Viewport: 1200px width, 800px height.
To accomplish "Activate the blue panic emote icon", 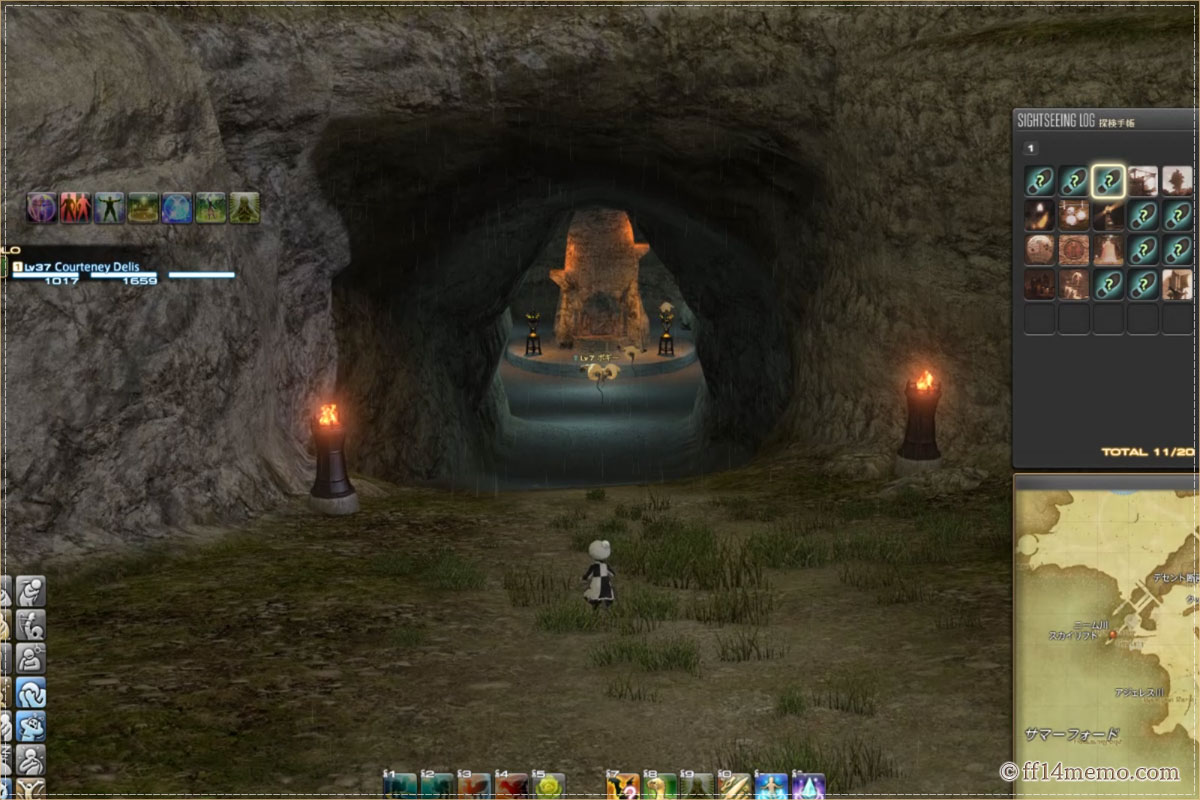I will point(31,726).
